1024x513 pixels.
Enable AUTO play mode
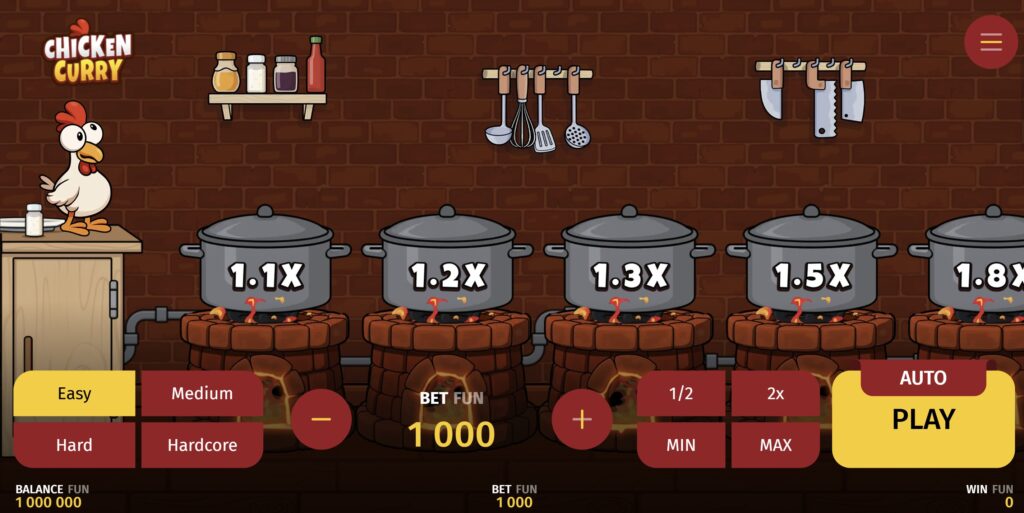tap(923, 378)
